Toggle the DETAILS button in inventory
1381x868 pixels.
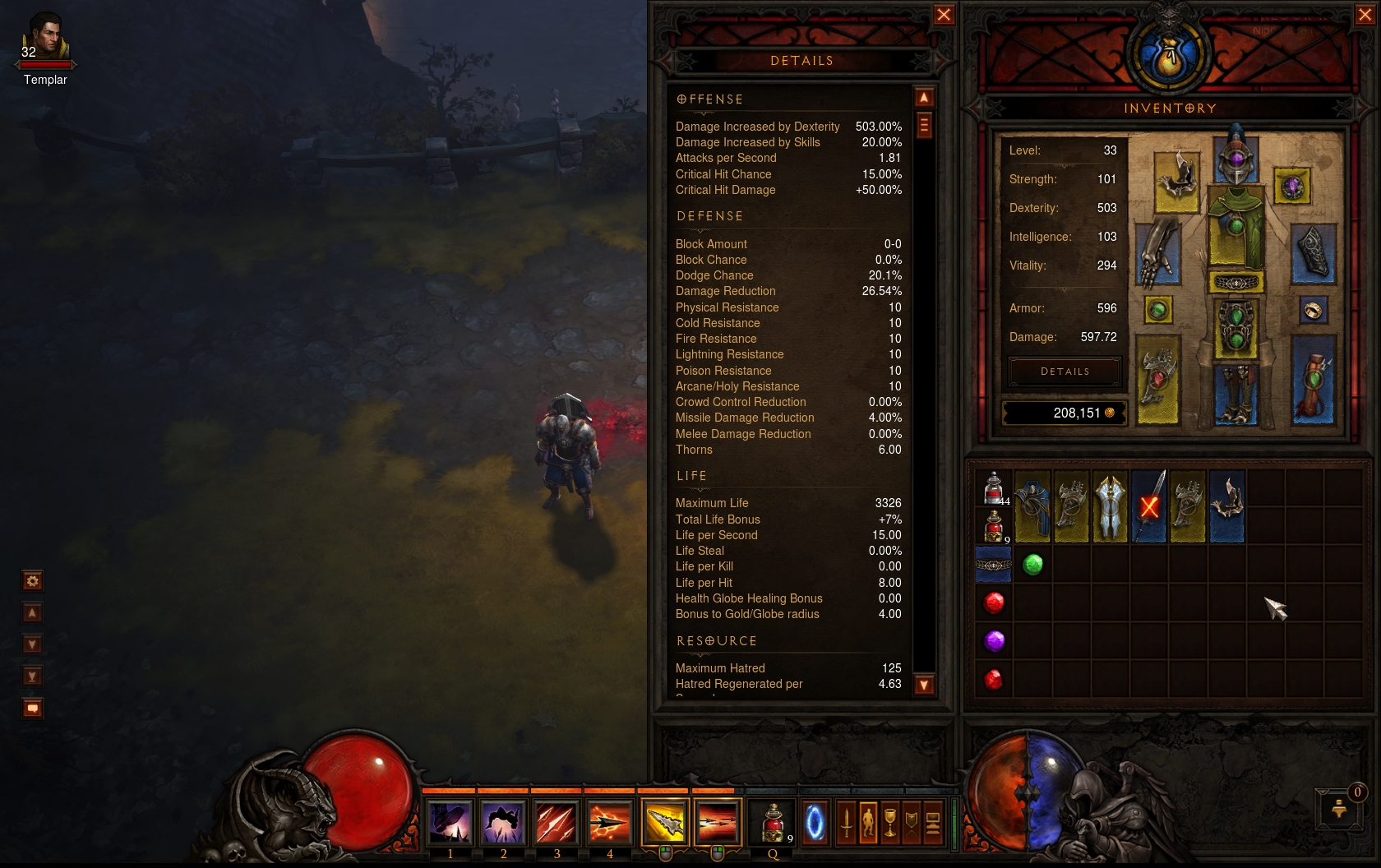tap(1065, 372)
